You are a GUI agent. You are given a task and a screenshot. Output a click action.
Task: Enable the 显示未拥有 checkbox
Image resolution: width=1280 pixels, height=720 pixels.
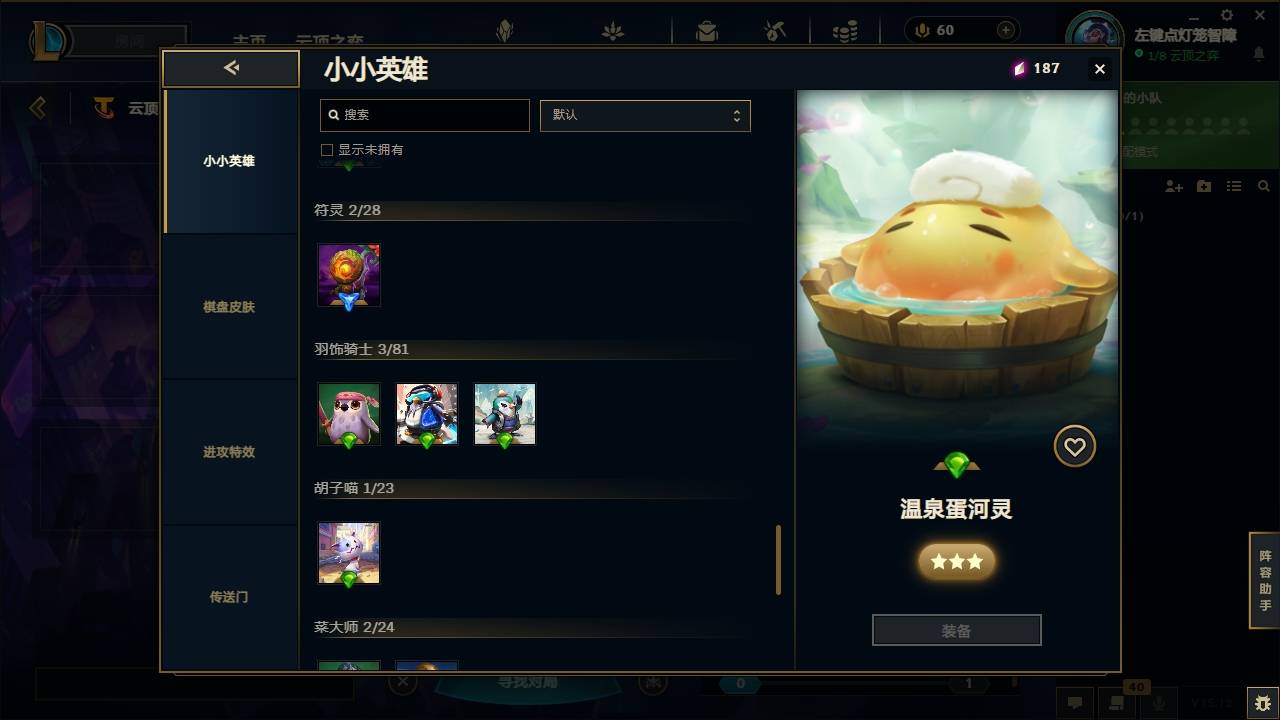point(327,149)
